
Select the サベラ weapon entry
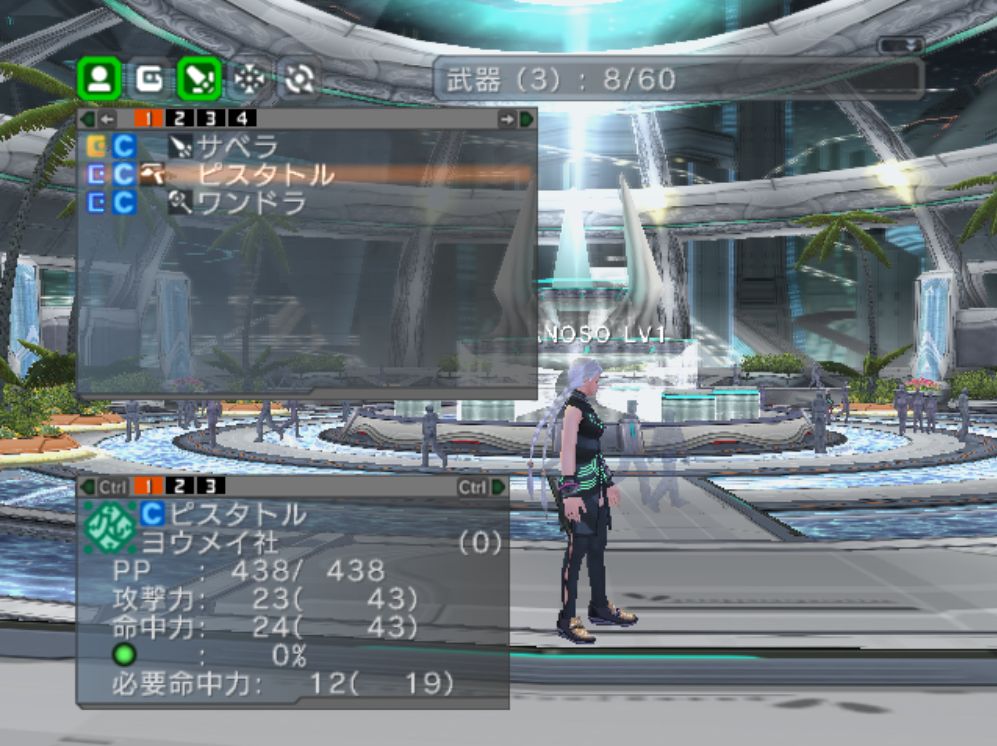tap(236, 148)
